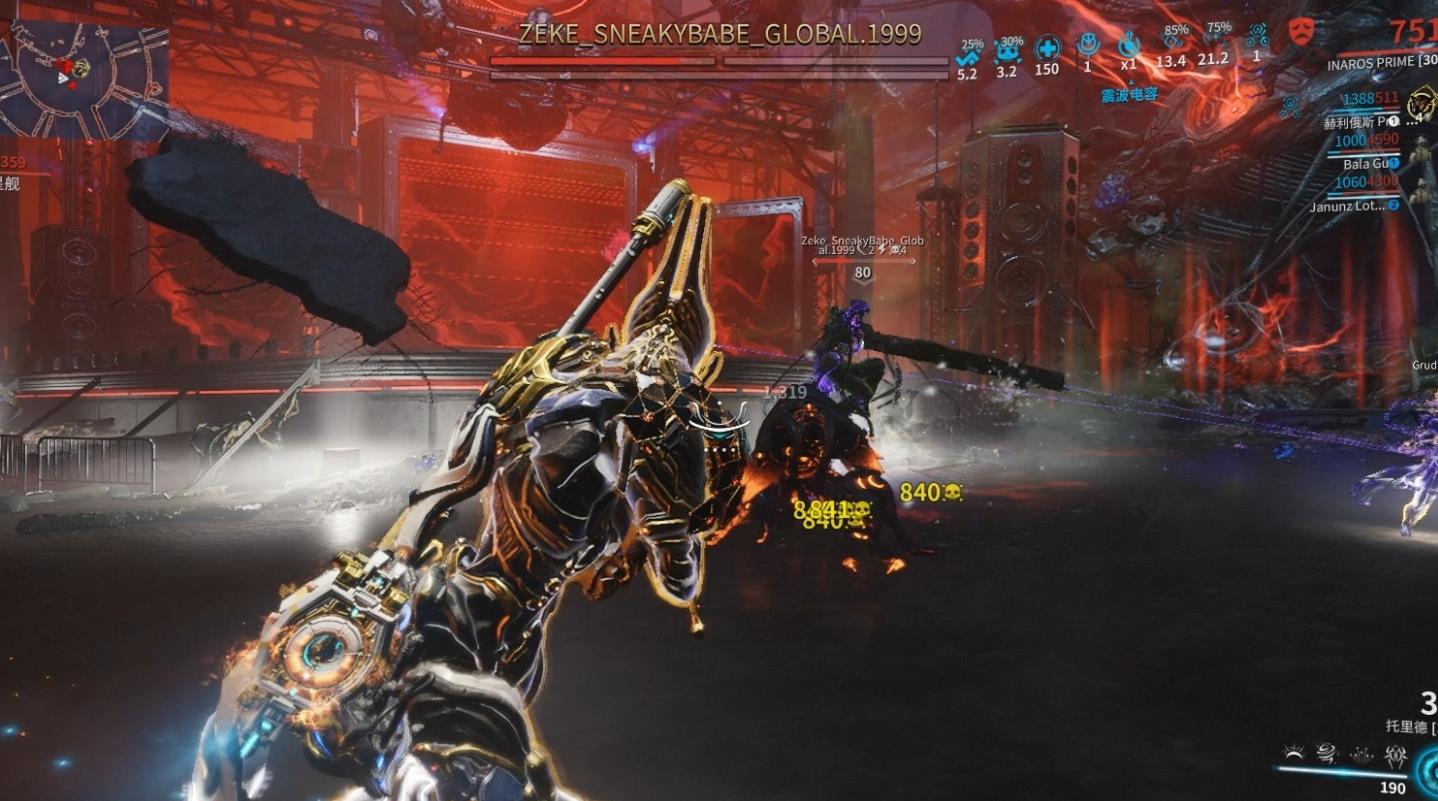1438x801 pixels.
Task: Use the Scarab Swarm beetle ability
Action: [1395, 757]
